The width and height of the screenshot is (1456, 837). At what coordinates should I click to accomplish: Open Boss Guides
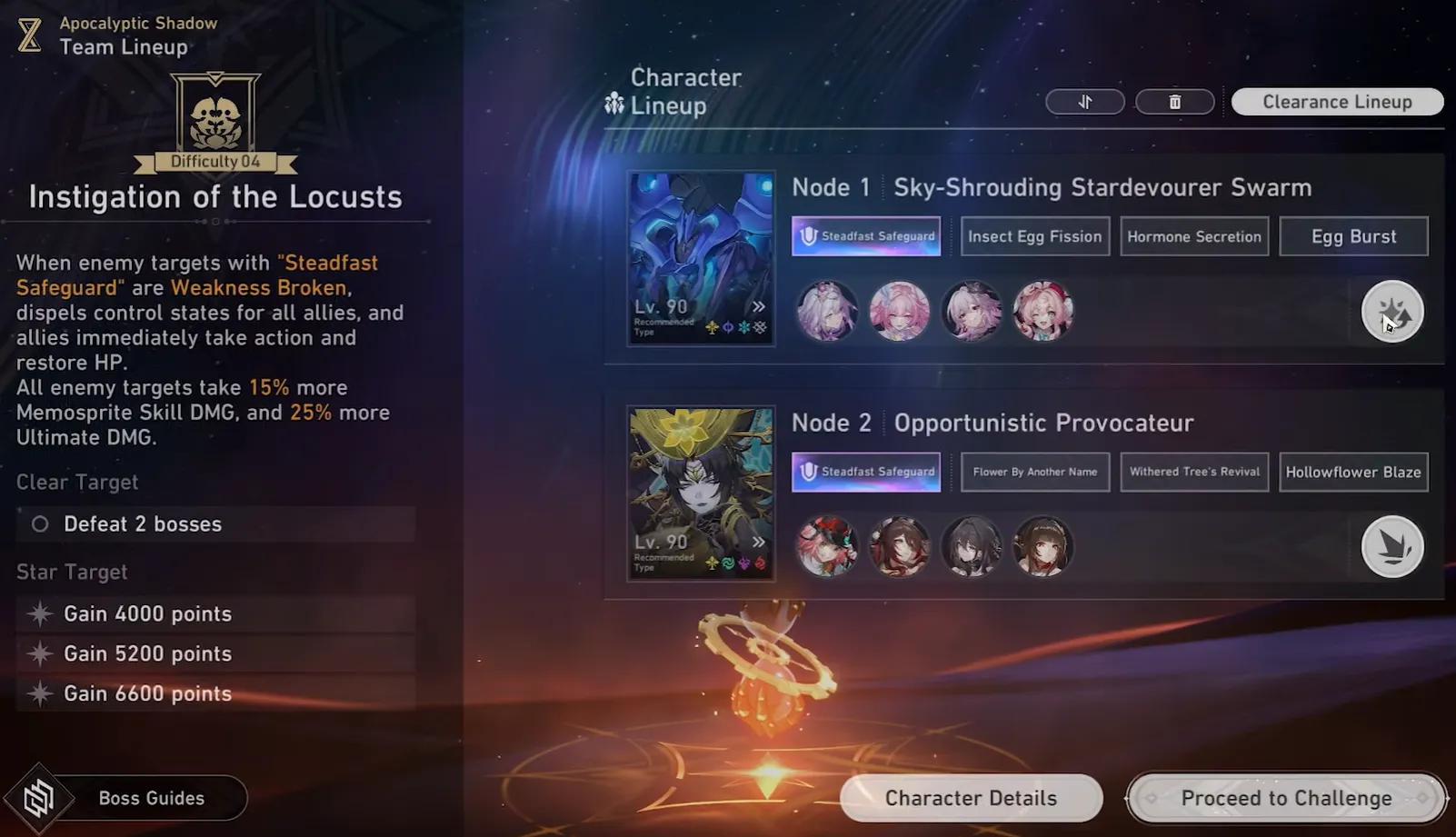click(x=150, y=798)
